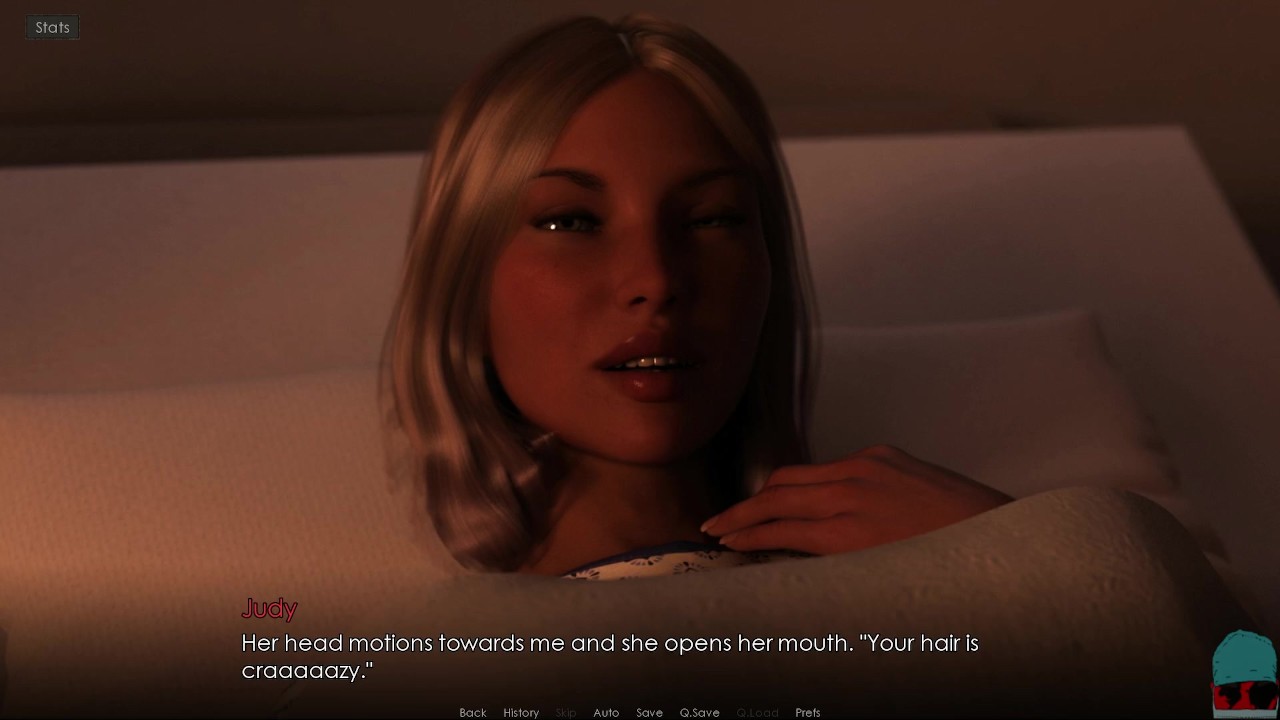Open the dialogue History log
This screenshot has width=1280, height=720.
(521, 712)
